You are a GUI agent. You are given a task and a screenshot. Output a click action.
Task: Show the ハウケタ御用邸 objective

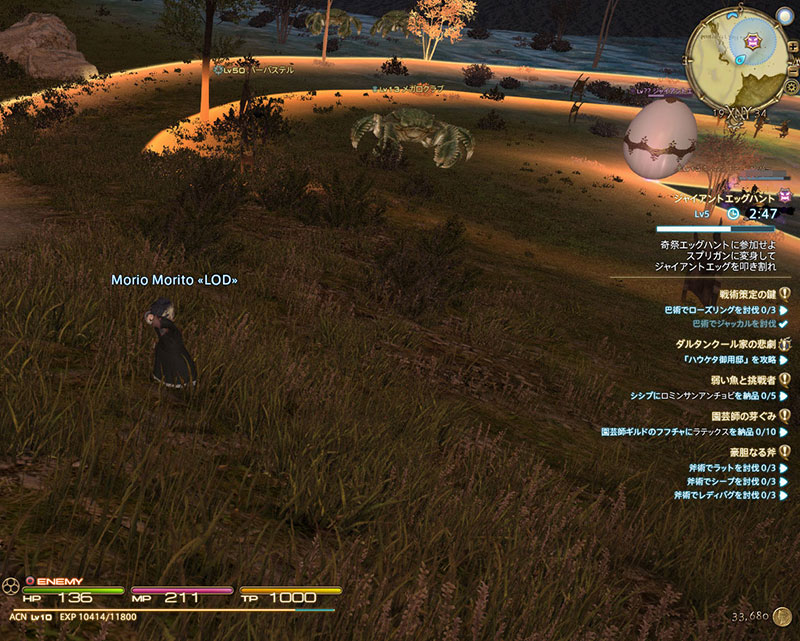click(x=730, y=359)
